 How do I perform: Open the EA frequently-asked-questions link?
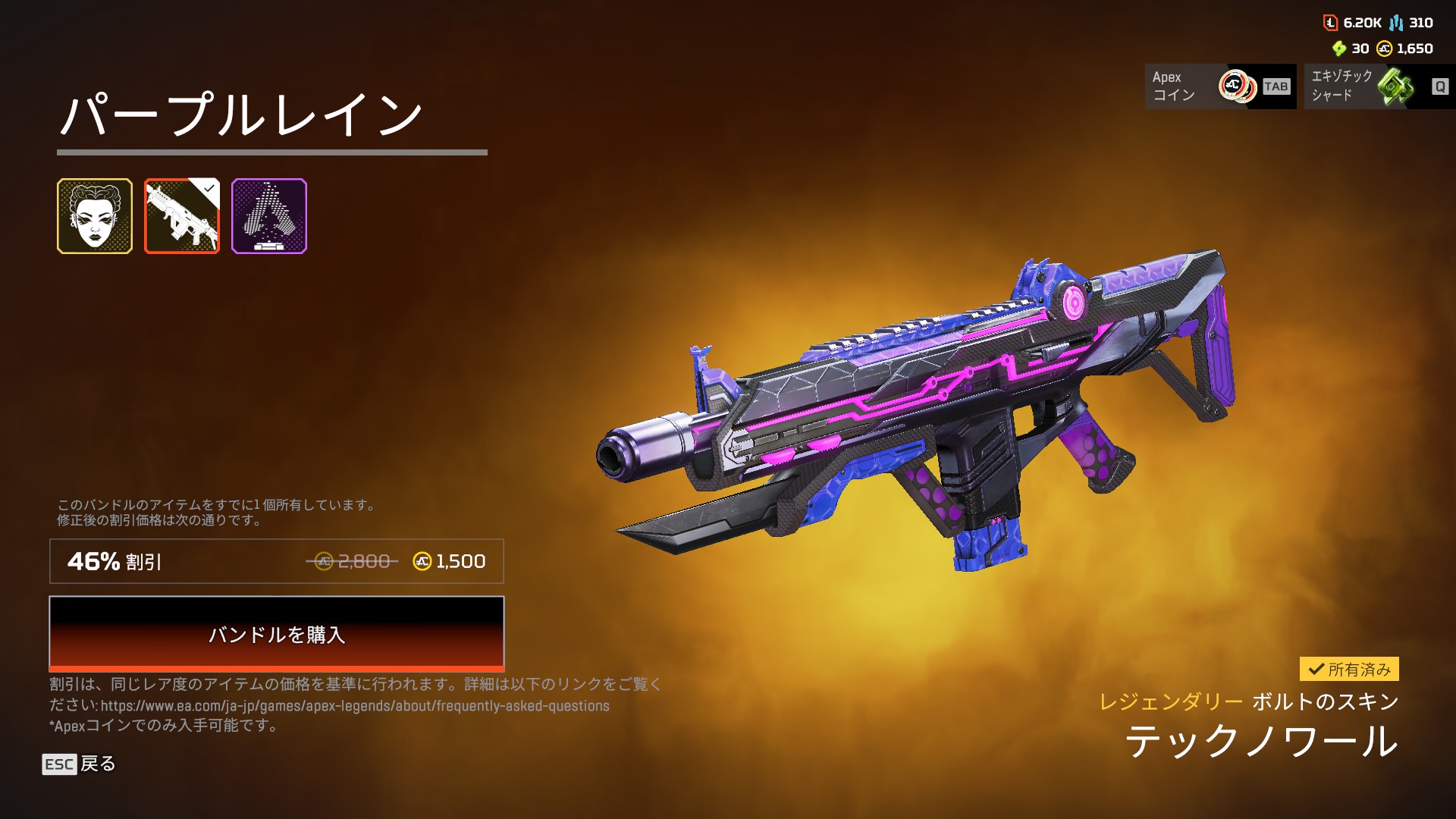[x=355, y=706]
